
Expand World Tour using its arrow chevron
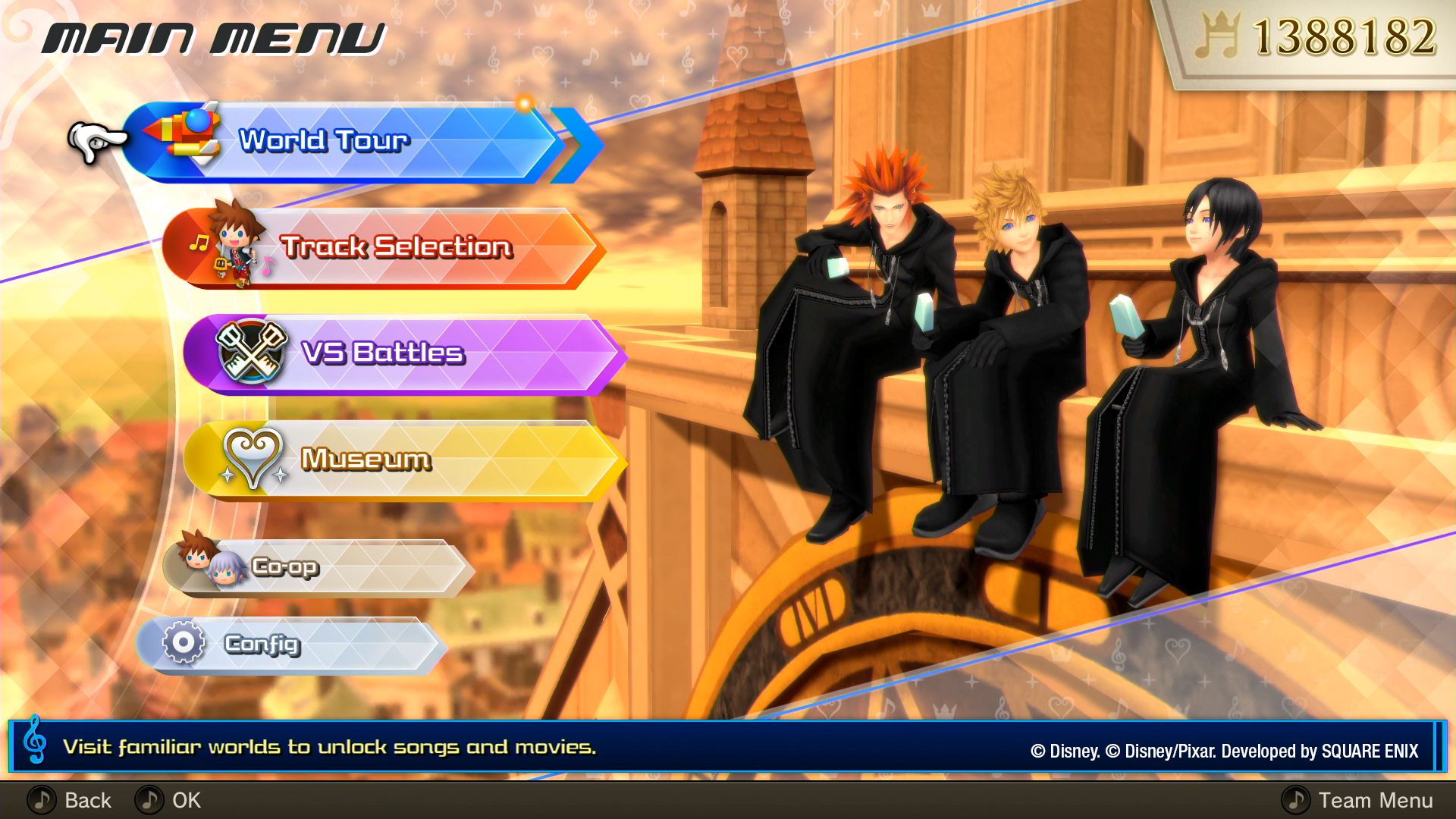pyautogui.click(x=573, y=139)
